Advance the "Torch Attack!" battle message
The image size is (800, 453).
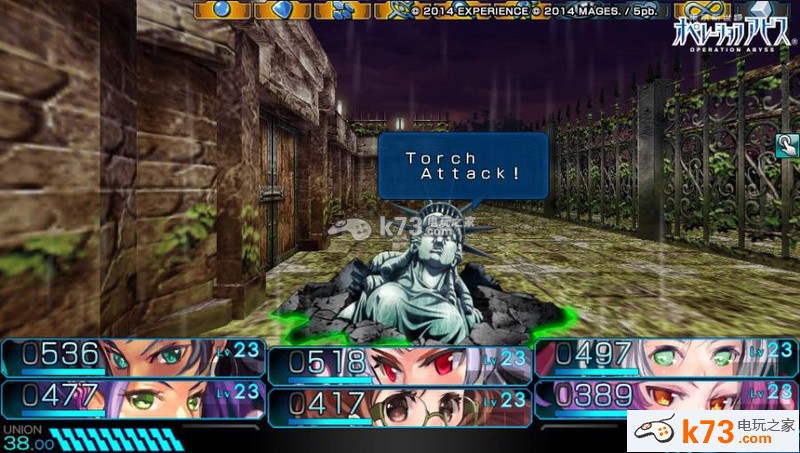pyautogui.click(x=463, y=165)
